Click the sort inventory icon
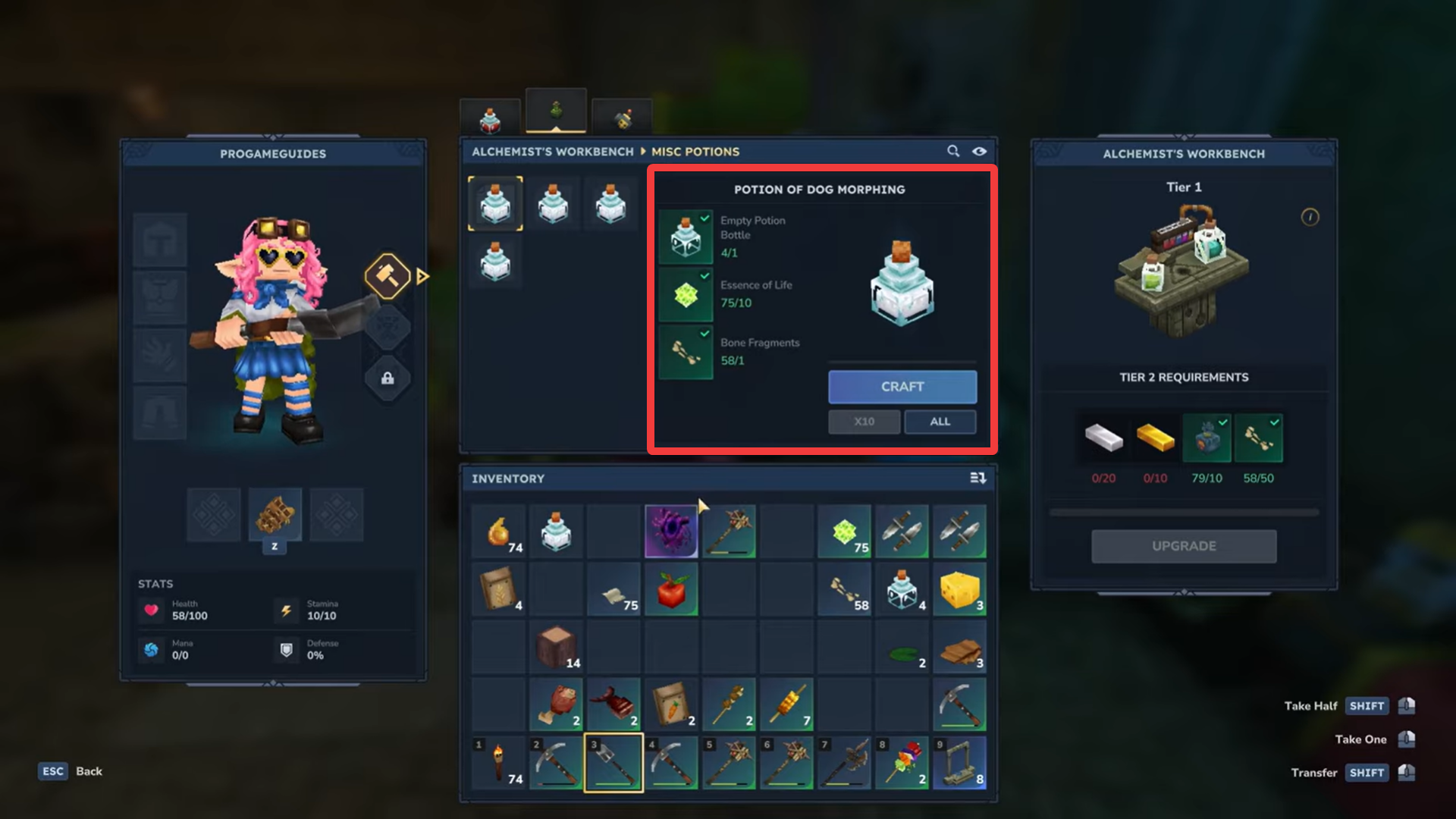 coord(977,478)
